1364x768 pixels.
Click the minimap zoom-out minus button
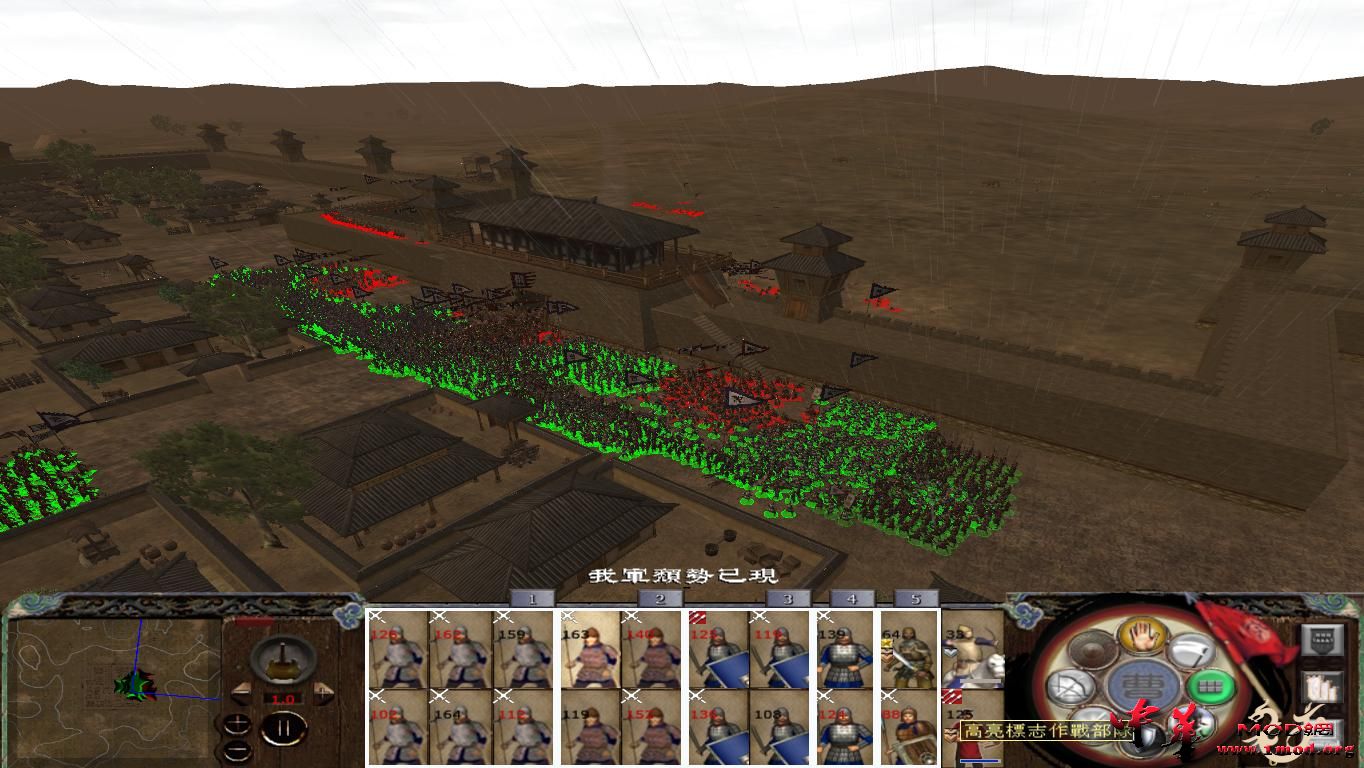point(237,750)
